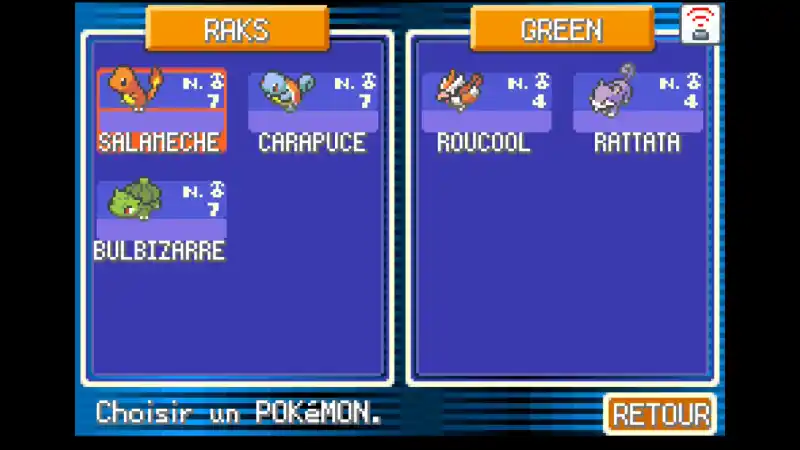Click the RETOUR button to go back

[660, 414]
